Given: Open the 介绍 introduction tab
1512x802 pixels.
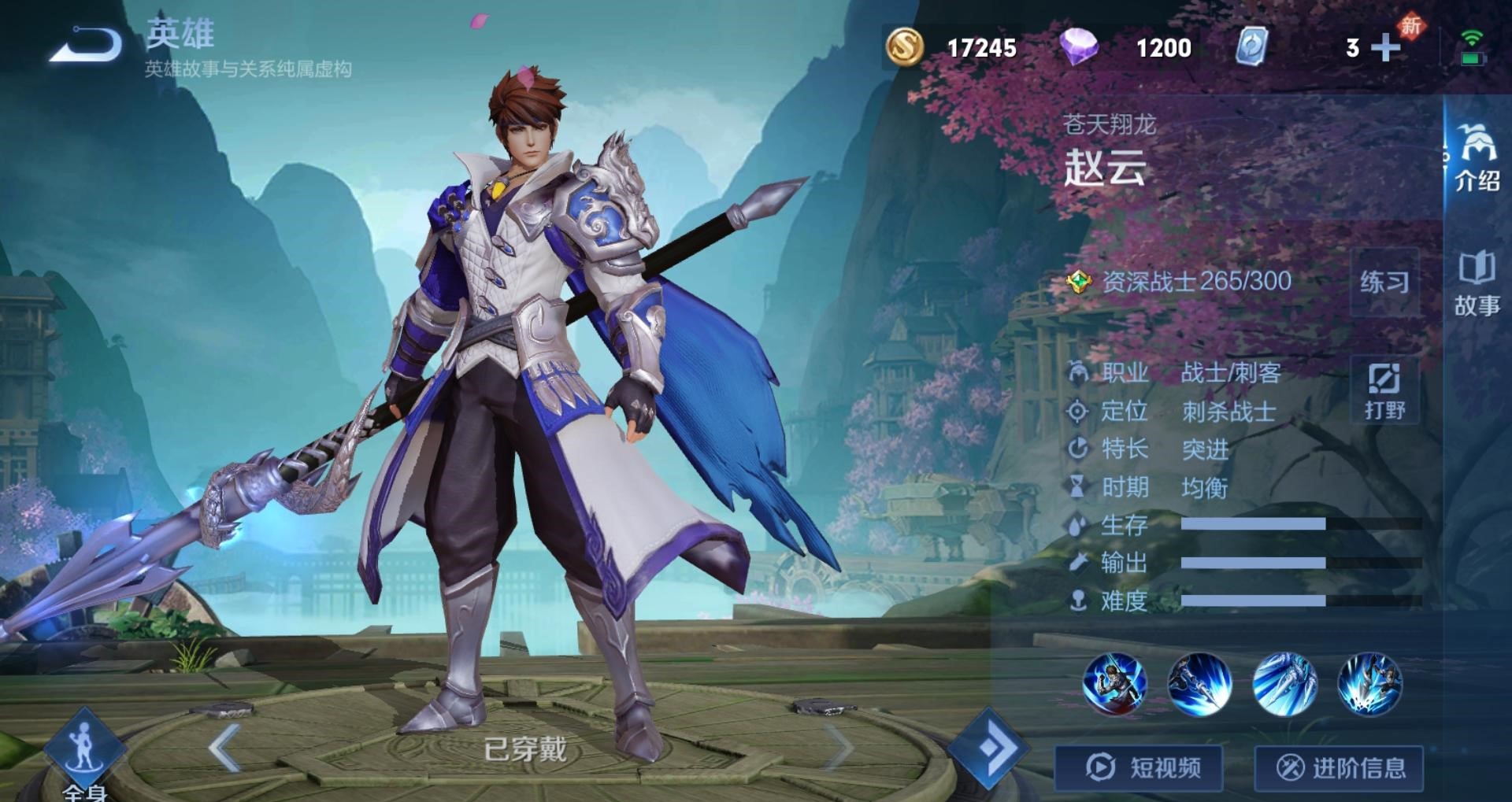Looking at the screenshot, I should pyautogui.click(x=1479, y=161).
